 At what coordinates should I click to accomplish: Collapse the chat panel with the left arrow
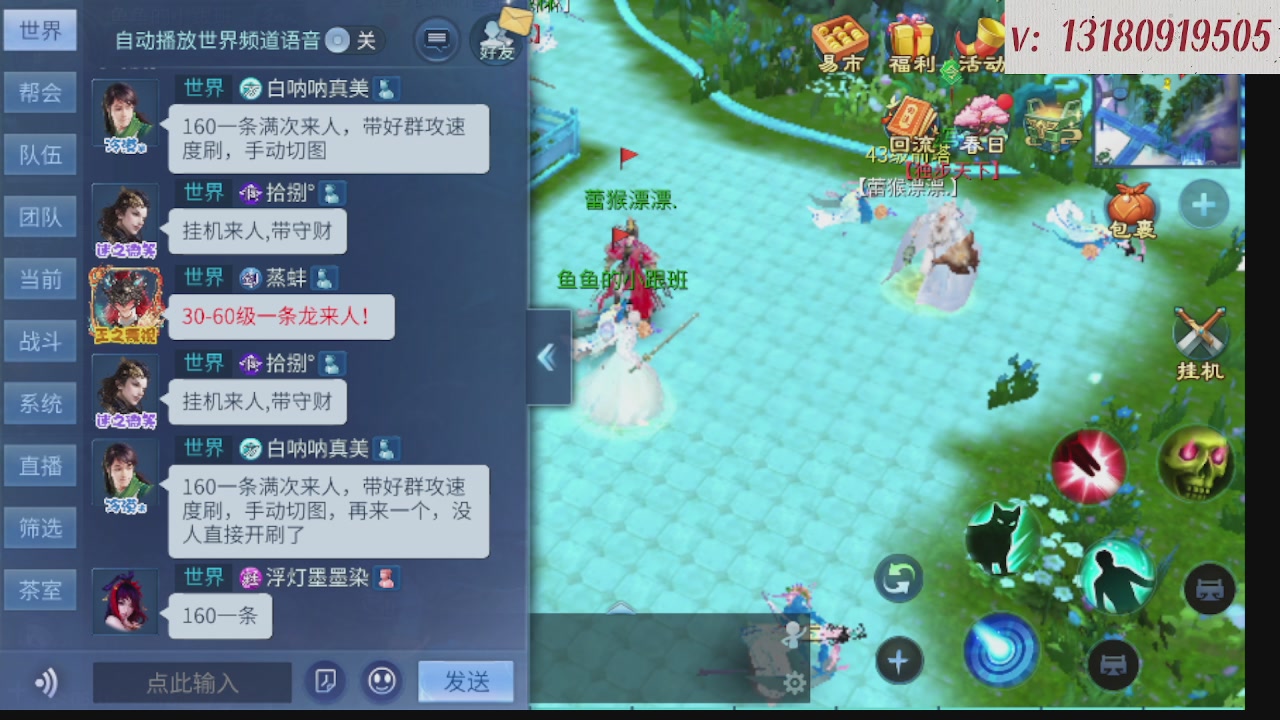(x=546, y=357)
